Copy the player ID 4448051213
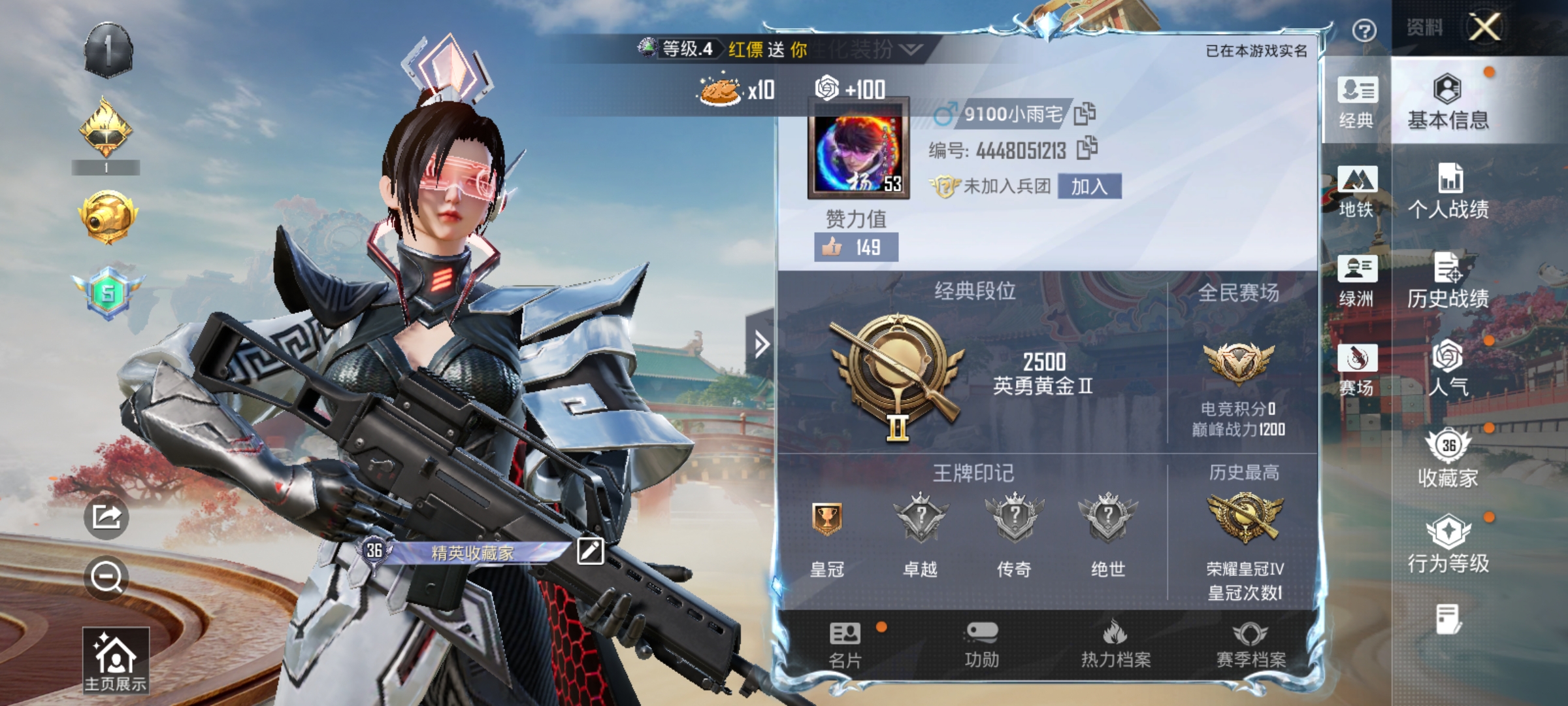This screenshot has width=1568, height=706. click(x=1088, y=148)
